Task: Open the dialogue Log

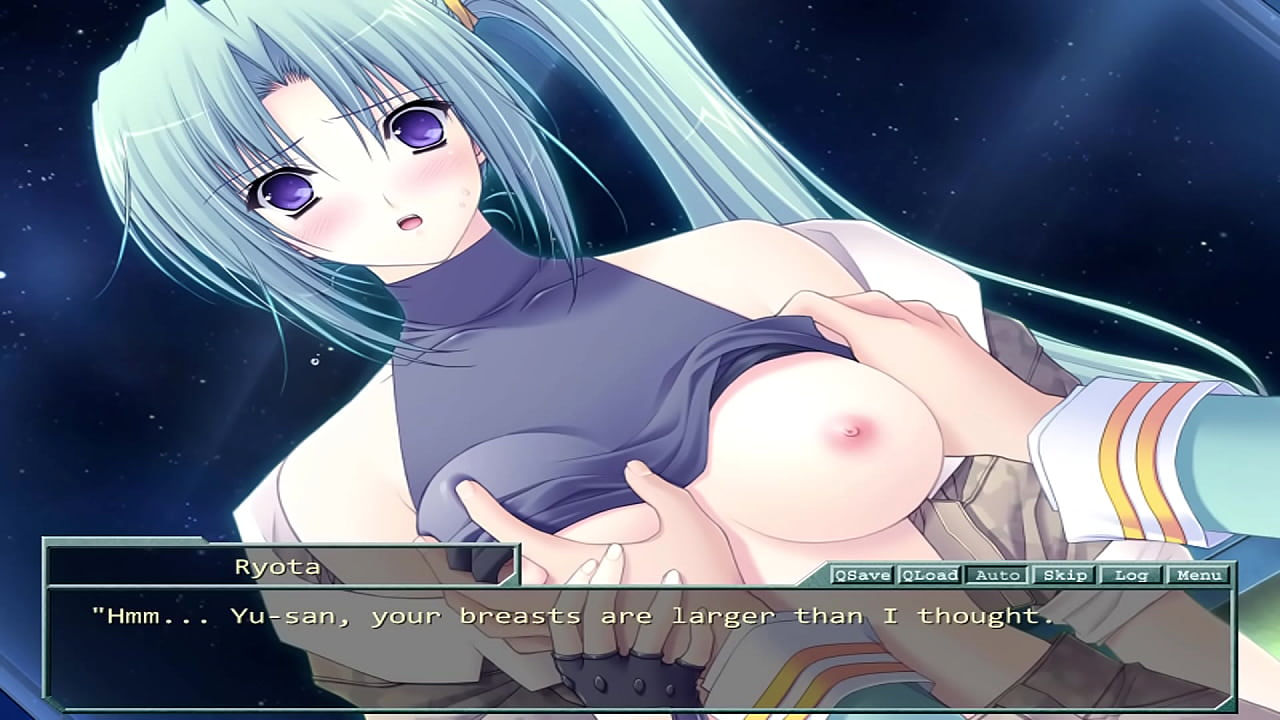Action: (x=1131, y=575)
